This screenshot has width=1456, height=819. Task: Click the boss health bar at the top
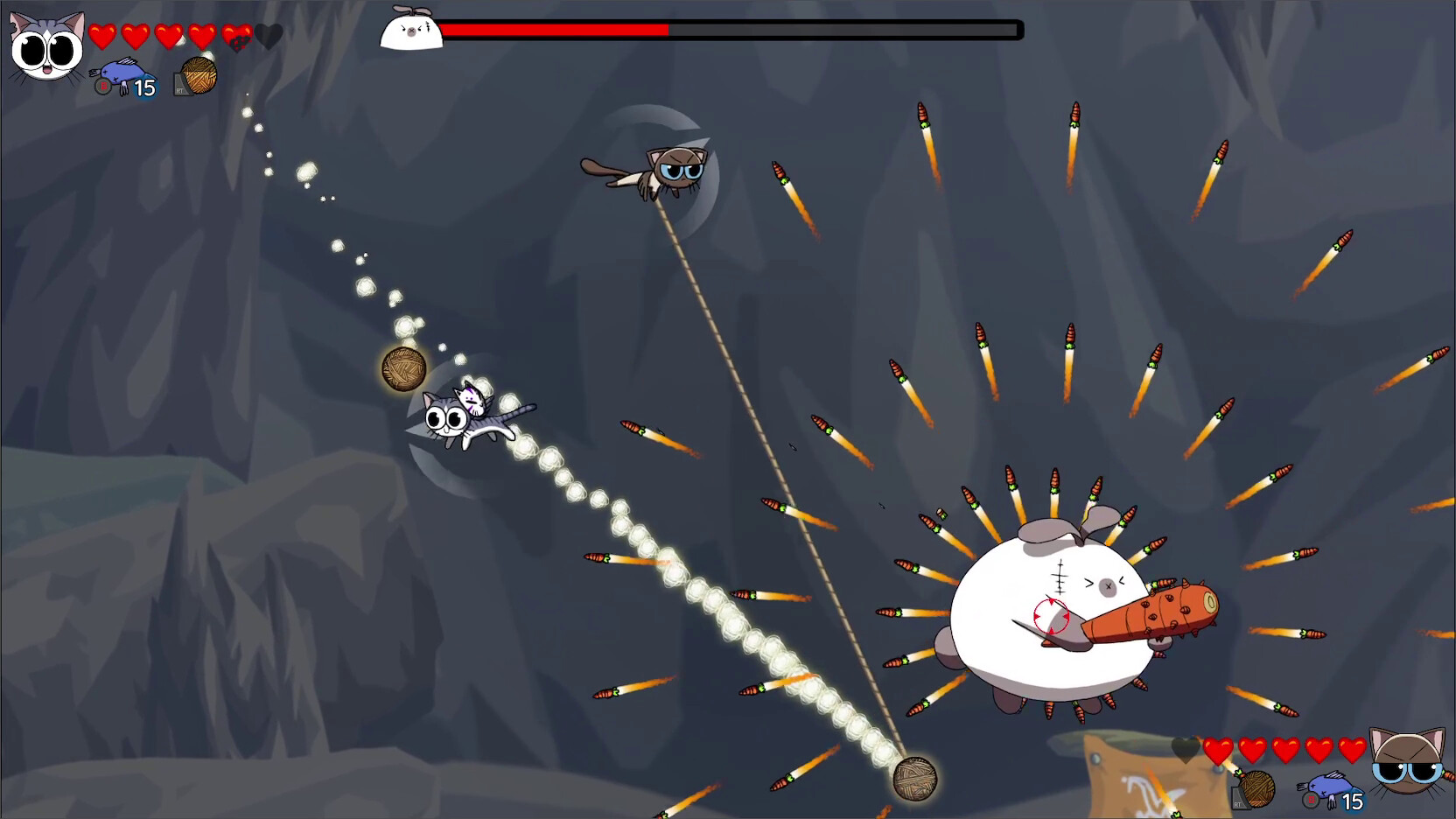pos(731,29)
